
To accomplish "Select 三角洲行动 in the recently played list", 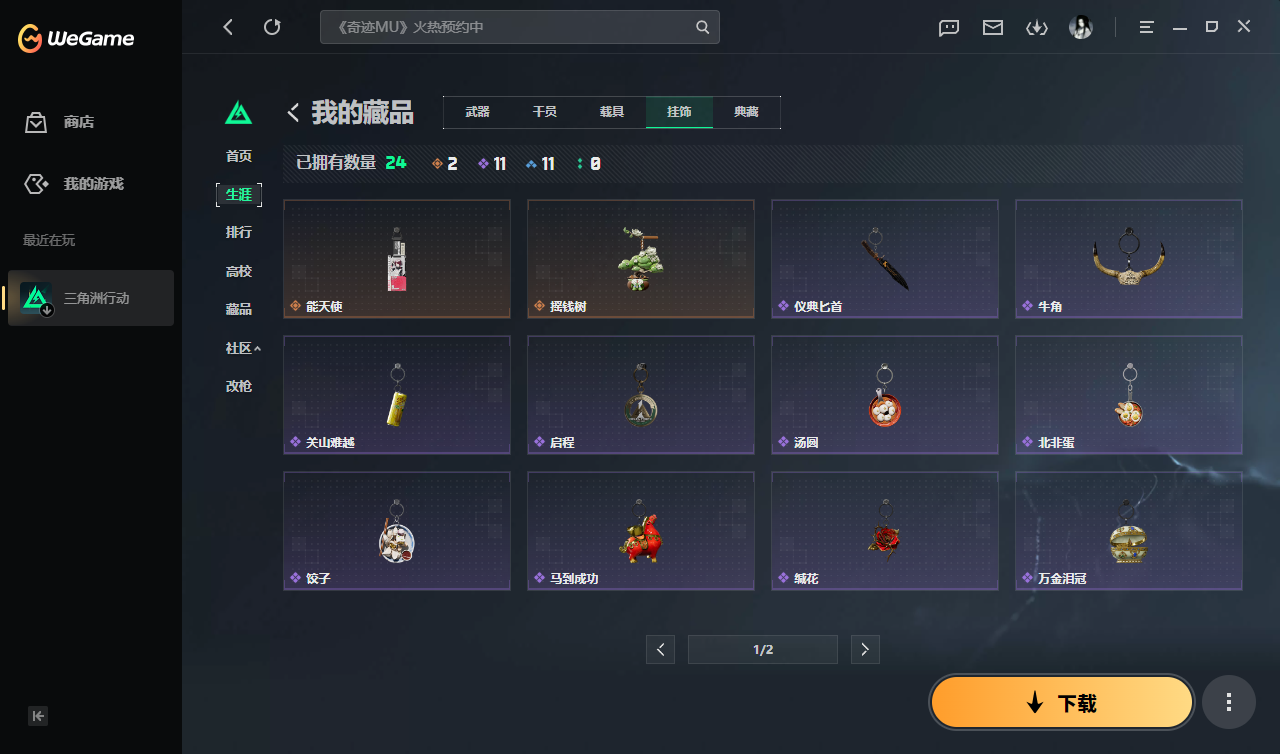I will pos(95,297).
